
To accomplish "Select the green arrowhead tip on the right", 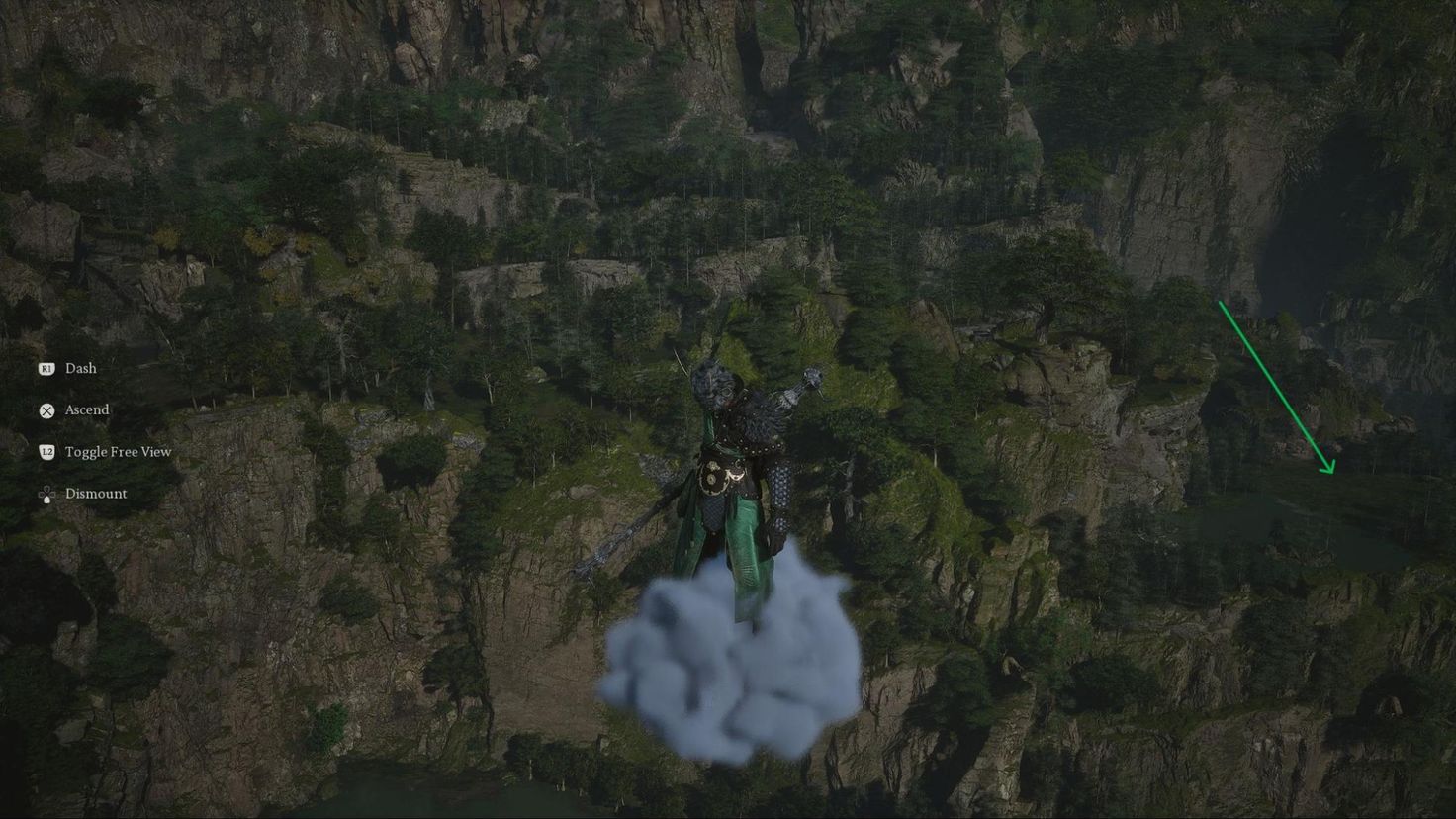I will (x=1333, y=472).
